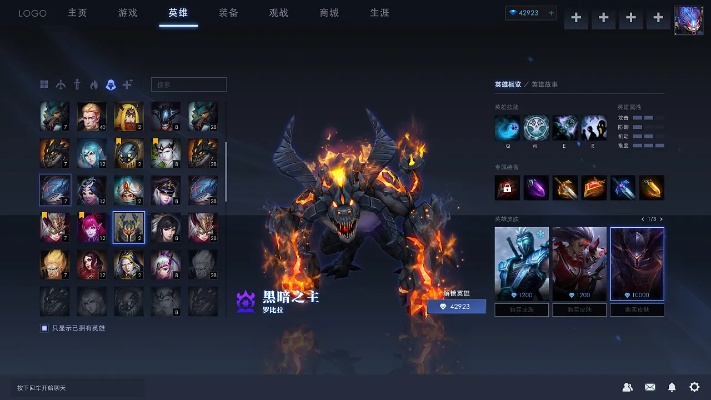View the red padlock recommended item
The image size is (711, 400).
tap(507, 186)
